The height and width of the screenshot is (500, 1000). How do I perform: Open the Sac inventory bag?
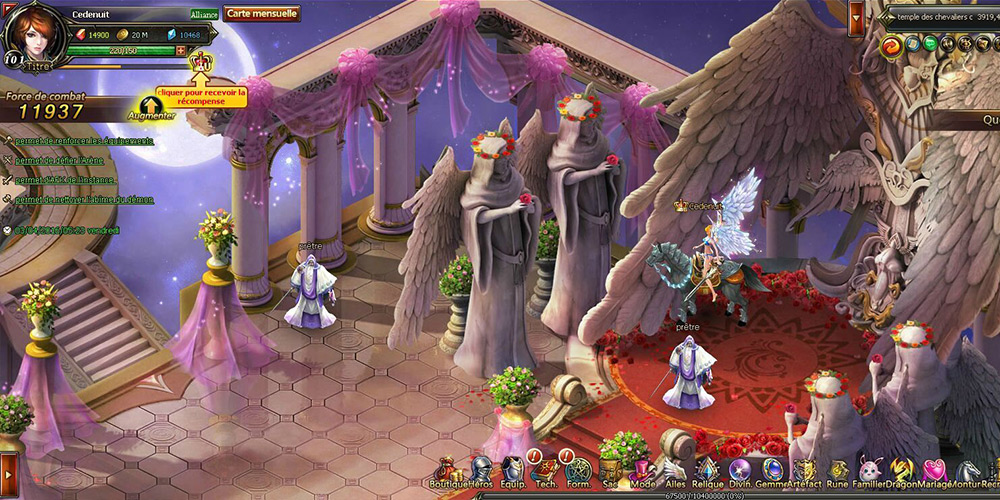(609, 471)
